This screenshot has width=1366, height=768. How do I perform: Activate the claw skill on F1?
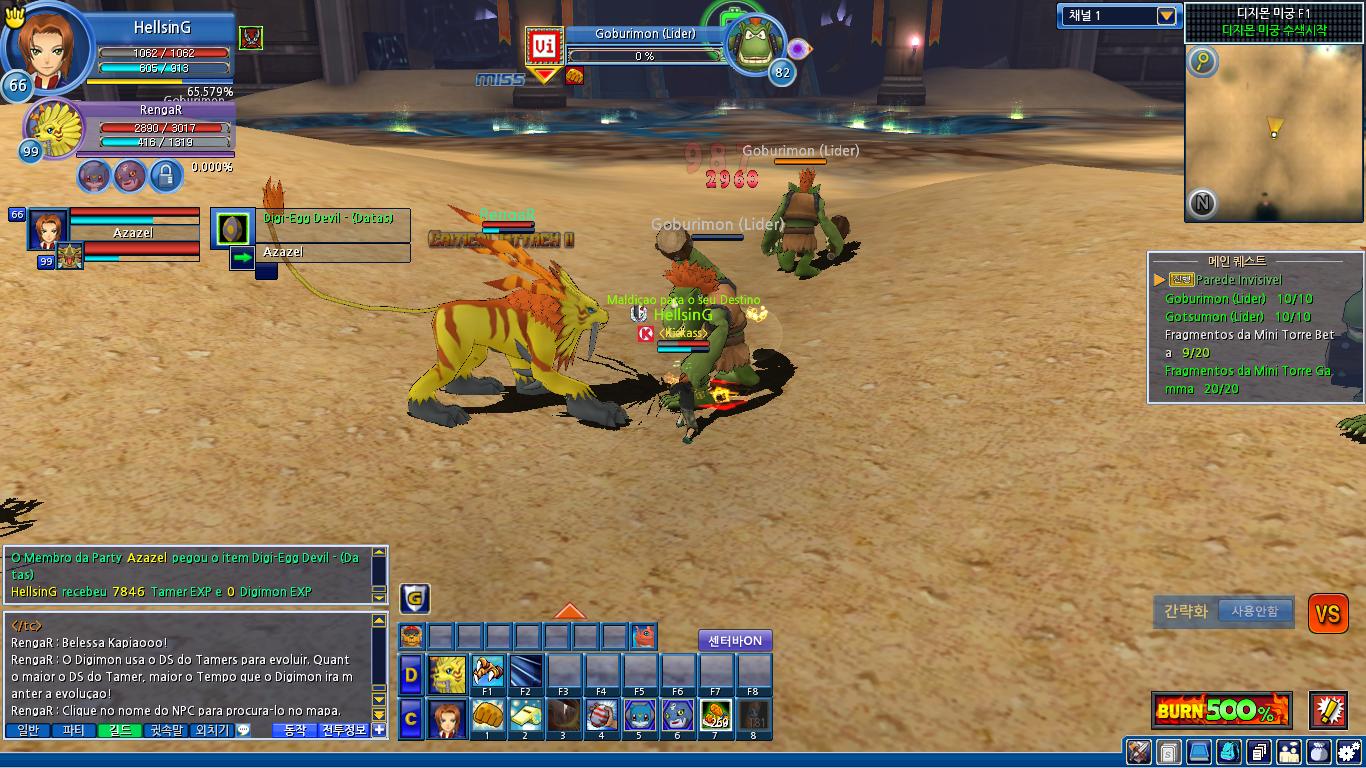point(488,671)
